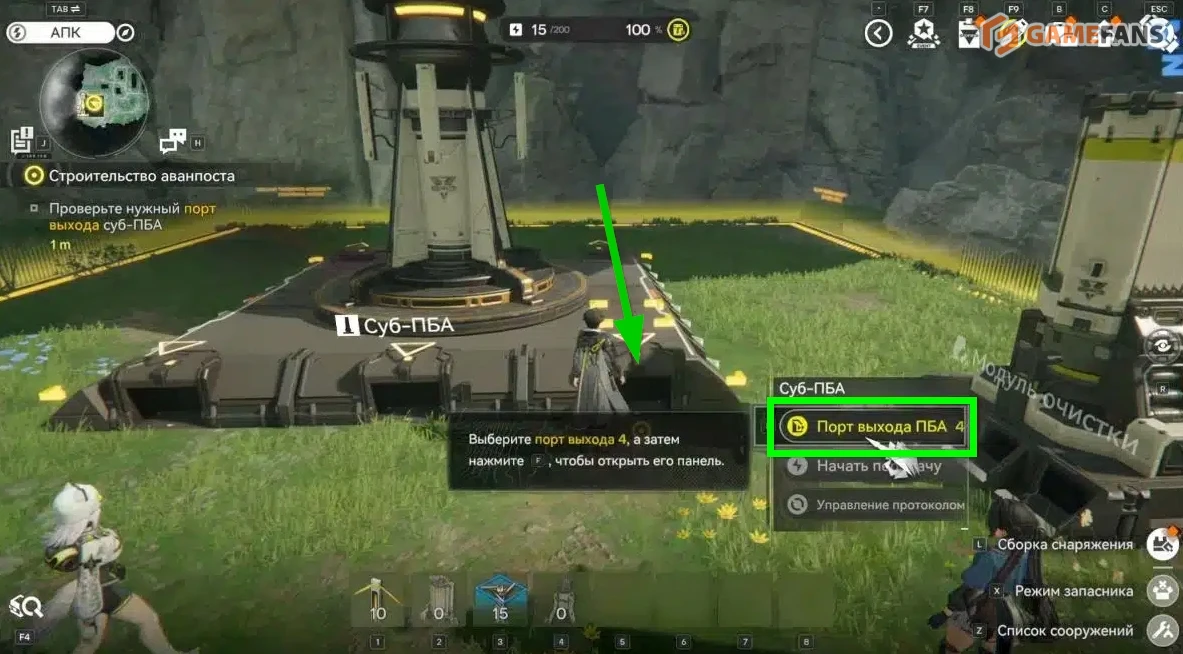Click the compass icon beside АПК
This screenshot has width=1183, height=654.
tap(126, 32)
